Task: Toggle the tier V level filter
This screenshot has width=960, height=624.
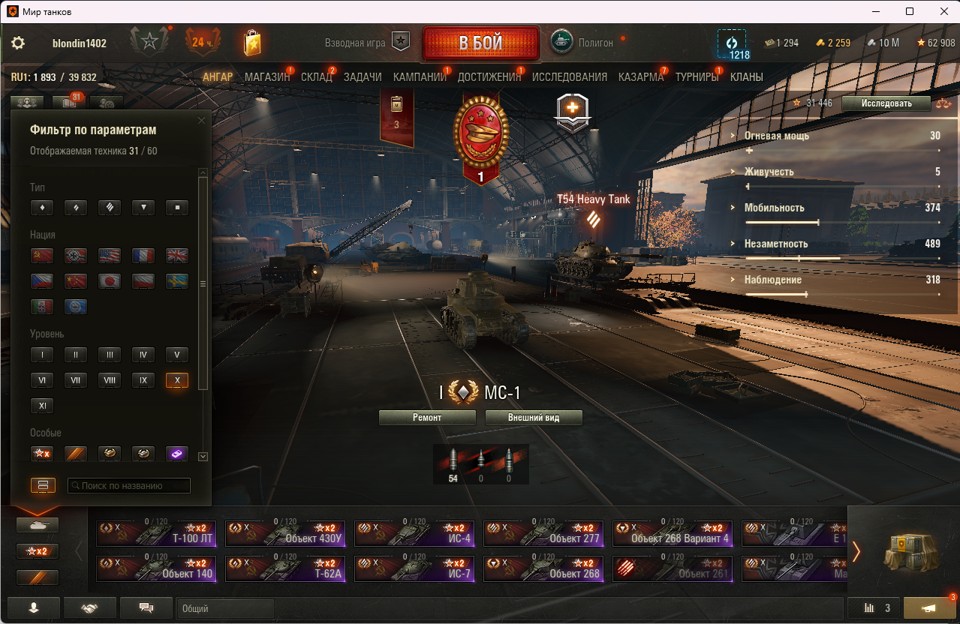Action: [177, 354]
